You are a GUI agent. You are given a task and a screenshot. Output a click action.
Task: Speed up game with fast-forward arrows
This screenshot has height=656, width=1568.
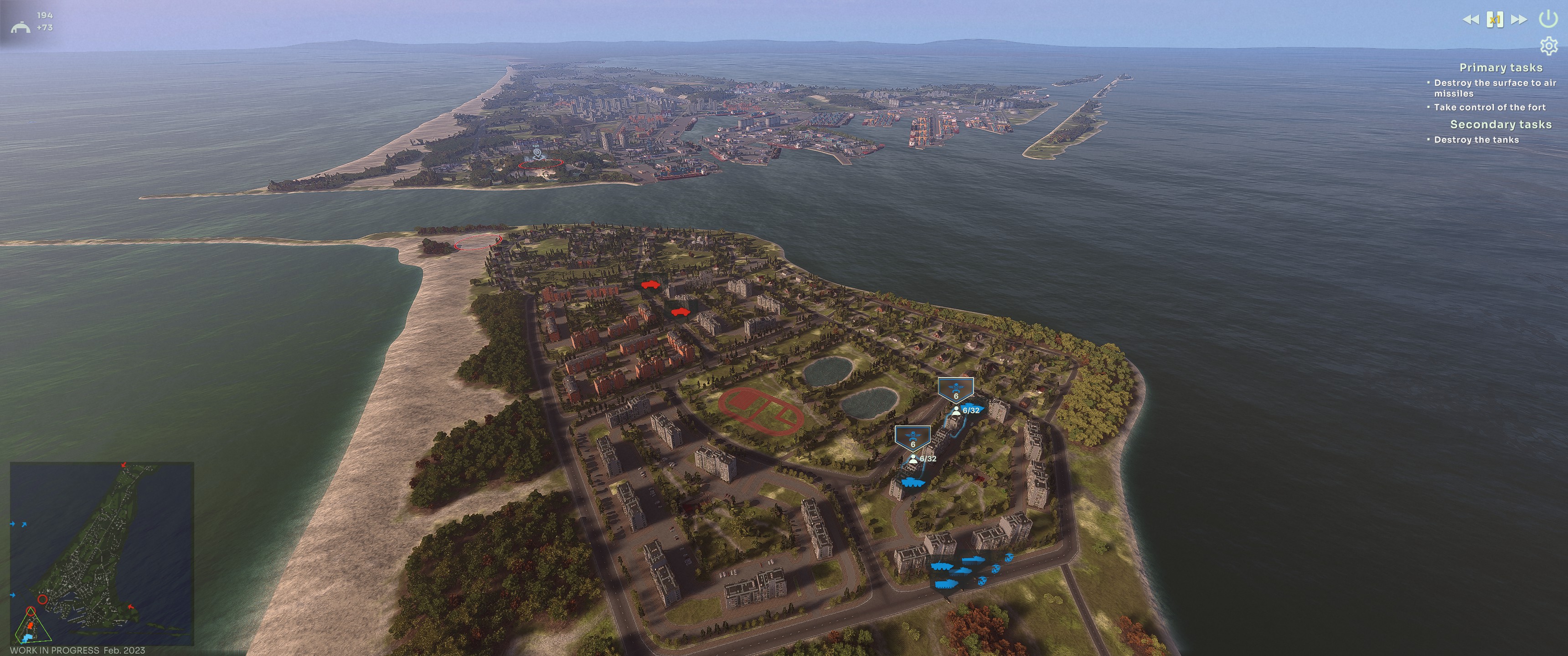[x=1519, y=20]
